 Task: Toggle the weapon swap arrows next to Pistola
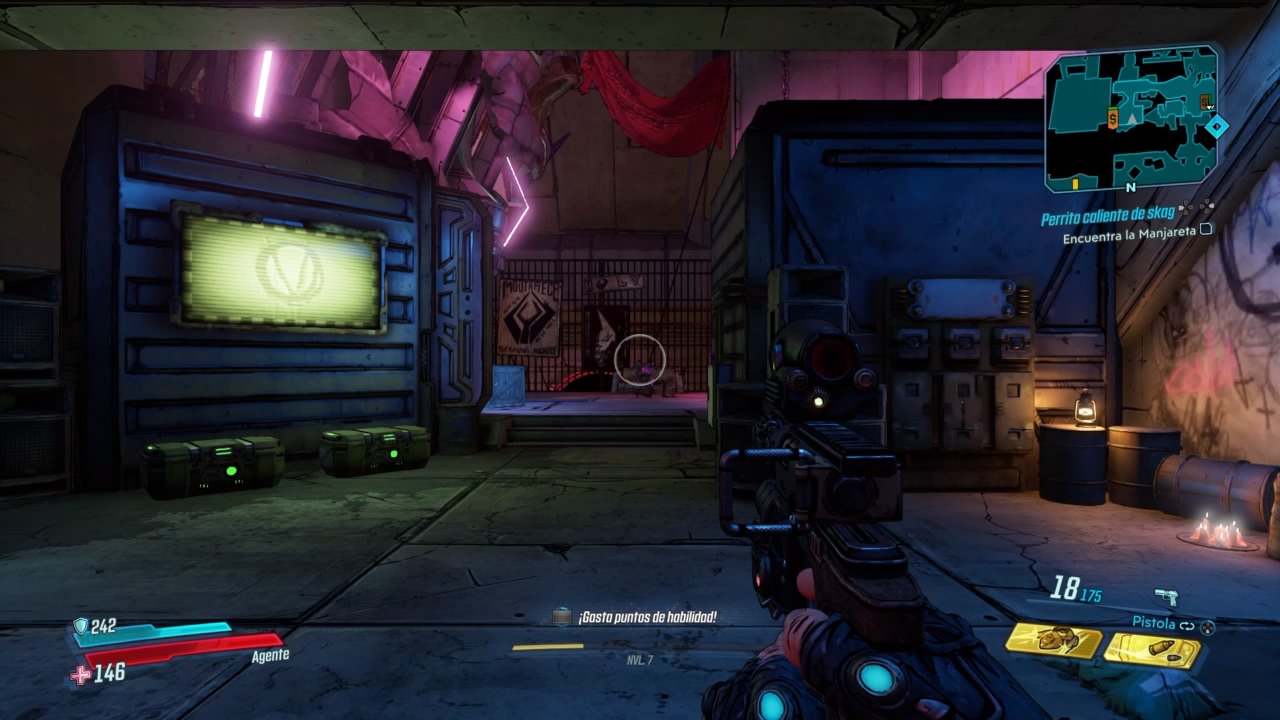(x=1187, y=625)
